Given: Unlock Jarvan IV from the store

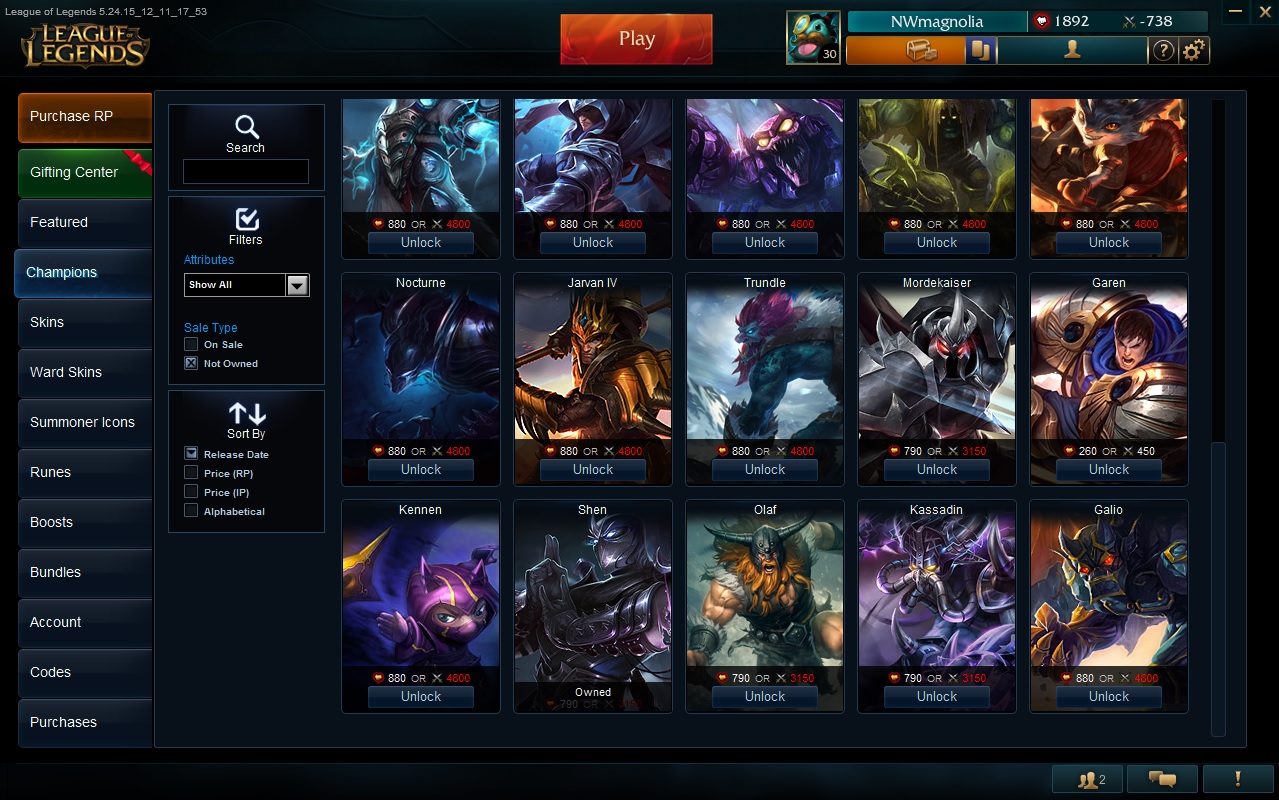Looking at the screenshot, I should click(593, 470).
